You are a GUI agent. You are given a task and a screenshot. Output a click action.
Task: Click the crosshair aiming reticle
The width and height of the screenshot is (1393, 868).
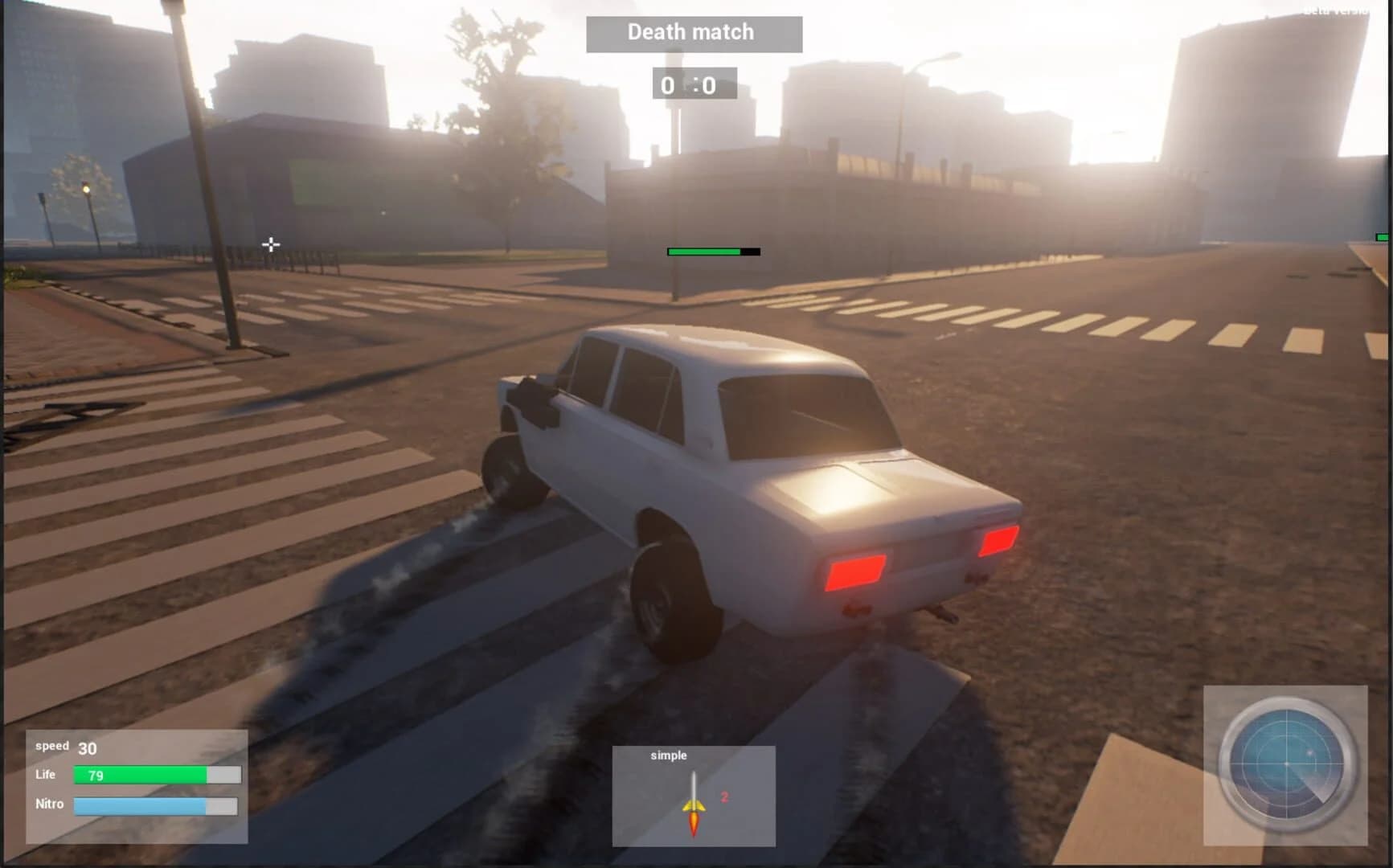271,243
